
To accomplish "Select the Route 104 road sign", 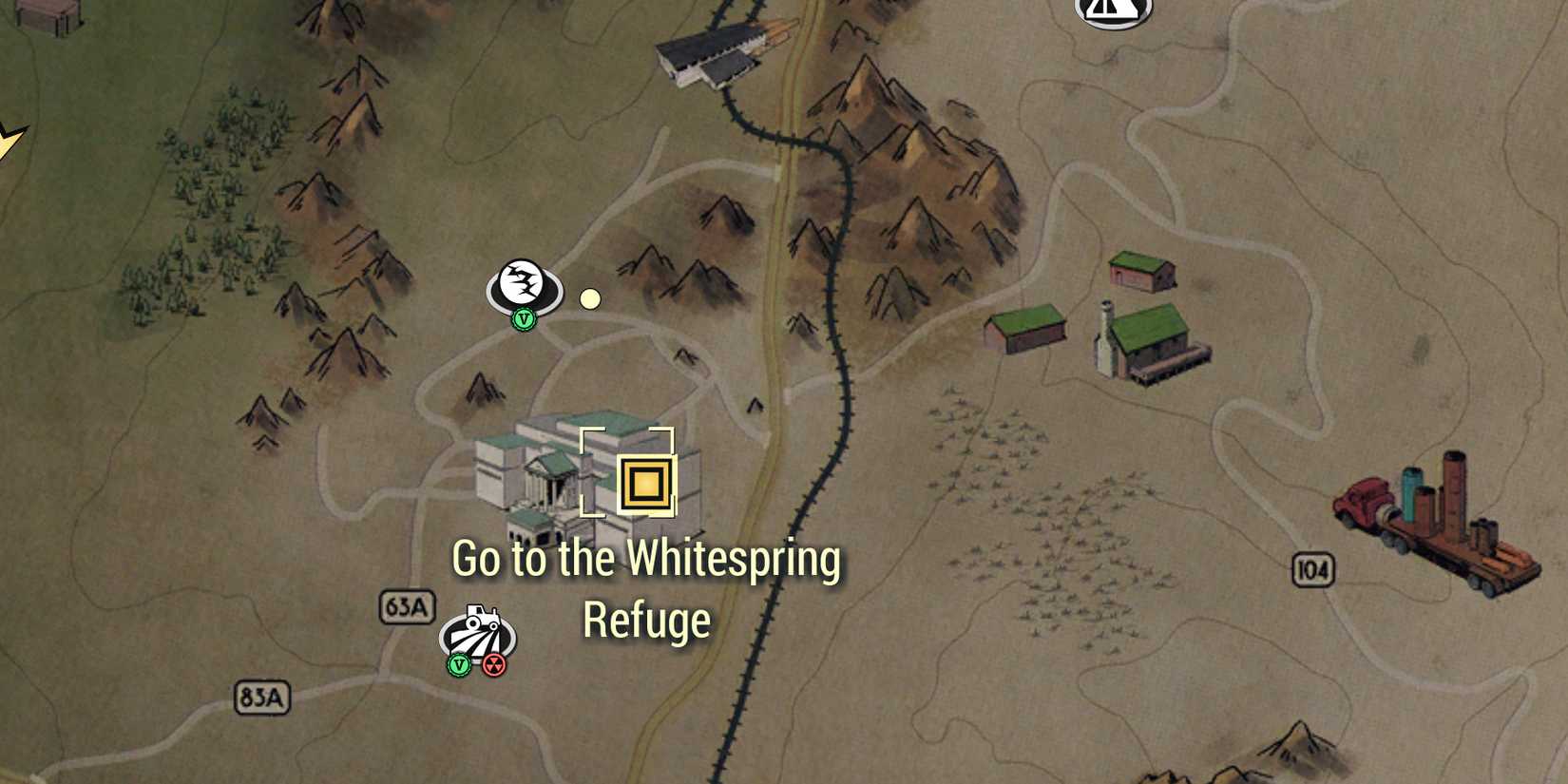I will coord(1316,567).
